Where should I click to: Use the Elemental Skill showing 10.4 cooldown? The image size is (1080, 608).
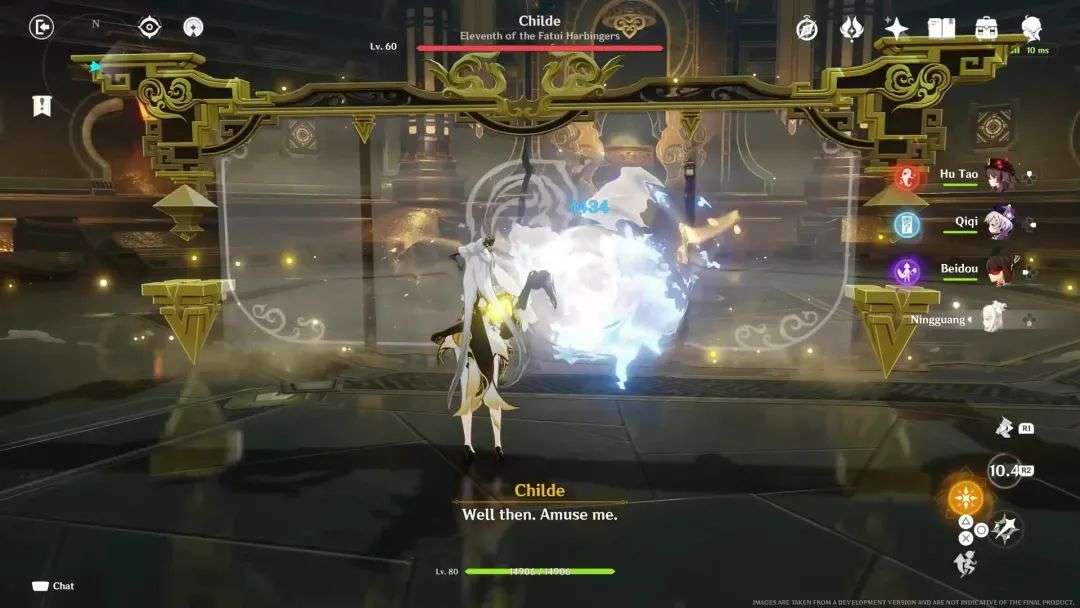(x=1003, y=470)
